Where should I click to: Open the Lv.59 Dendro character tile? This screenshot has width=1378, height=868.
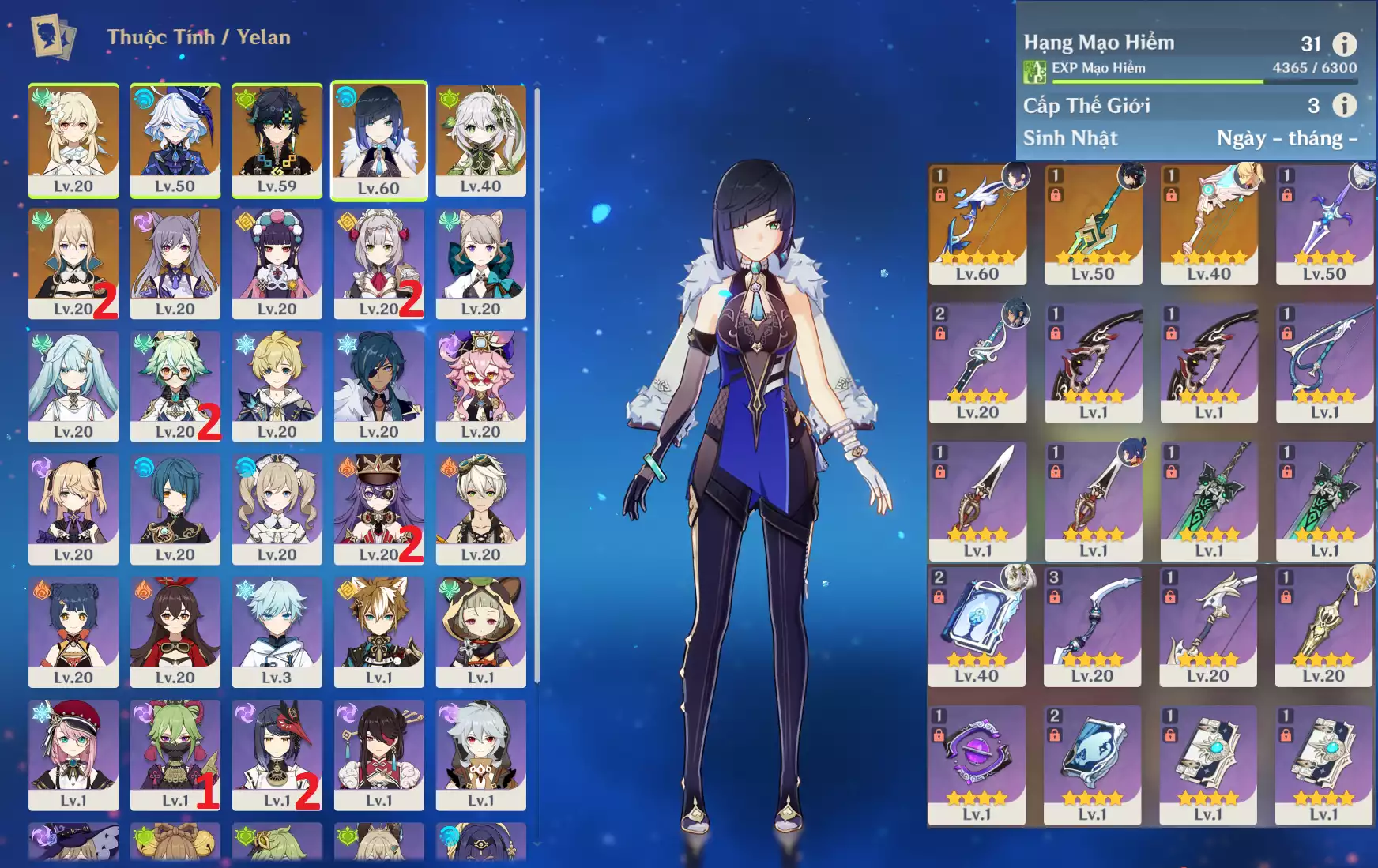pyautogui.click(x=277, y=140)
